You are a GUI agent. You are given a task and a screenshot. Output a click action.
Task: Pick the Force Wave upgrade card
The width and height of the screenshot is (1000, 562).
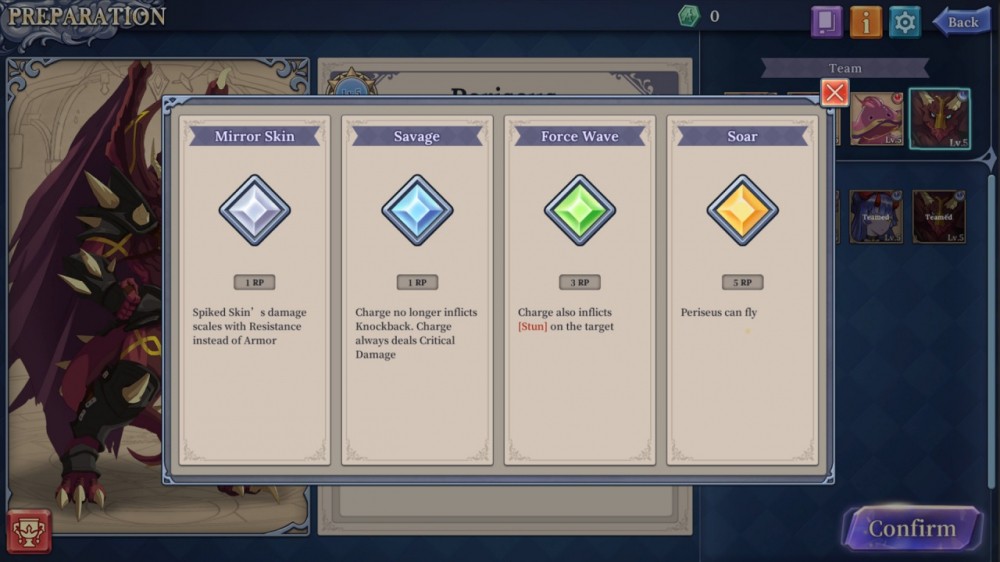point(580,290)
